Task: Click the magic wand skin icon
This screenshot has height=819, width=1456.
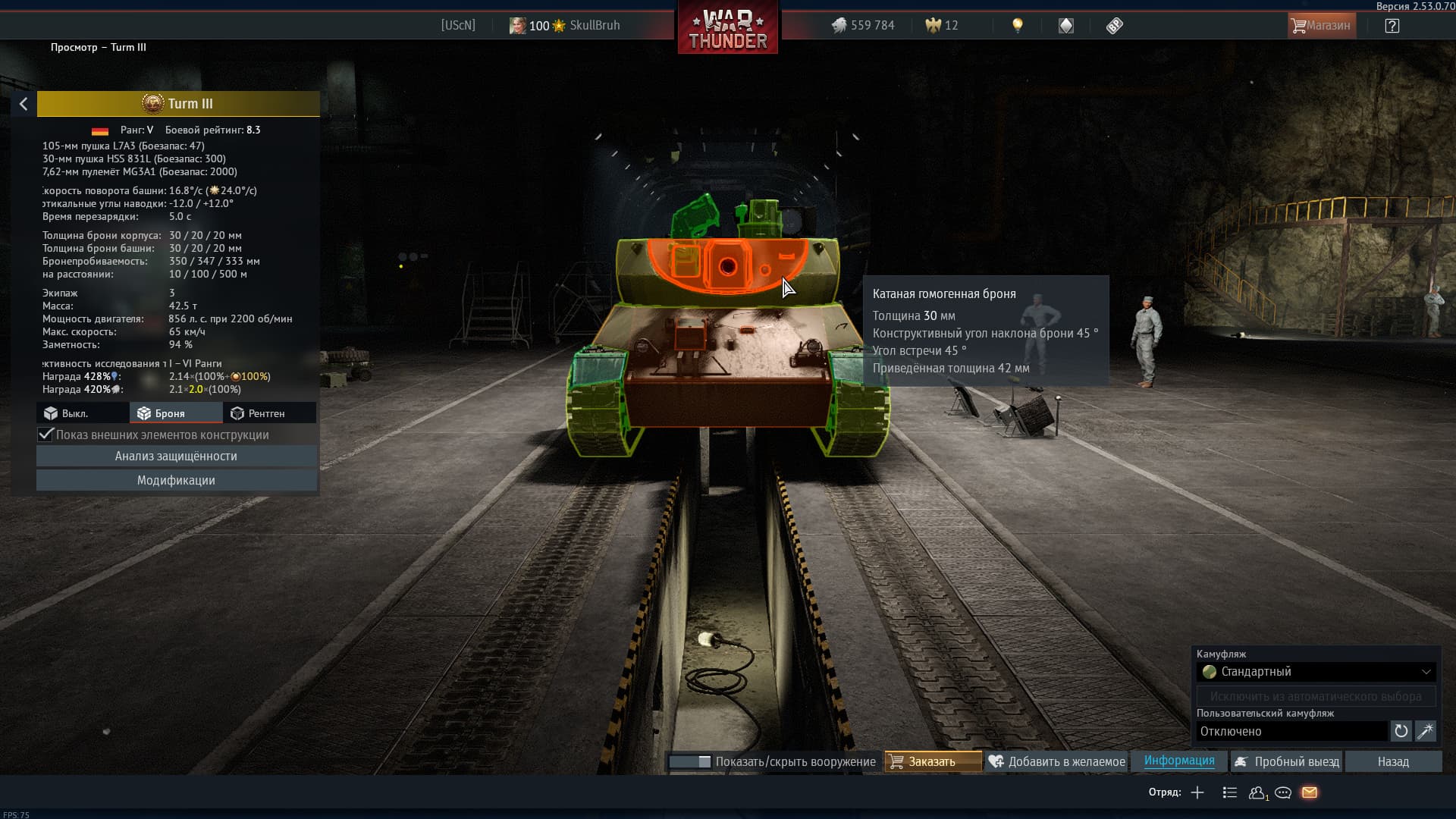Action: (x=1425, y=731)
